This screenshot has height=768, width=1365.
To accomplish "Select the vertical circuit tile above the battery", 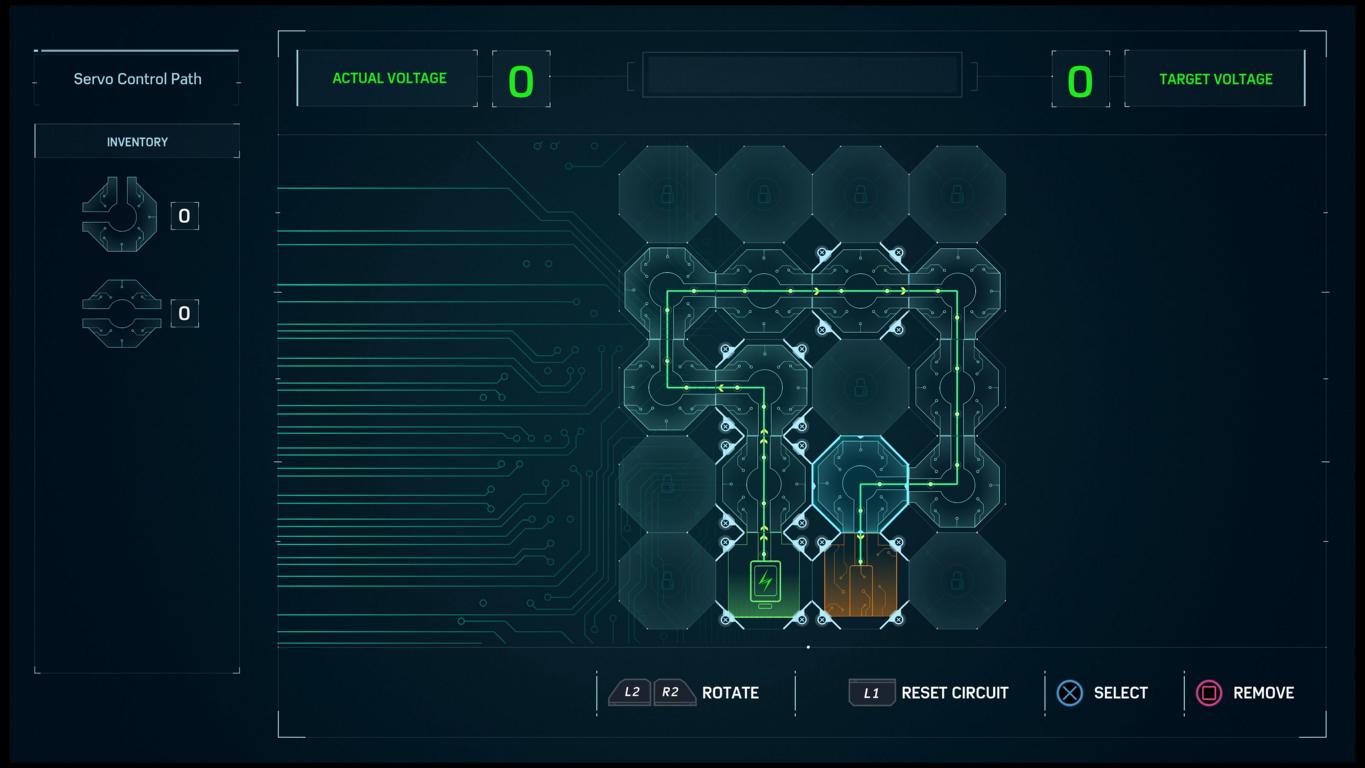I will [764, 485].
